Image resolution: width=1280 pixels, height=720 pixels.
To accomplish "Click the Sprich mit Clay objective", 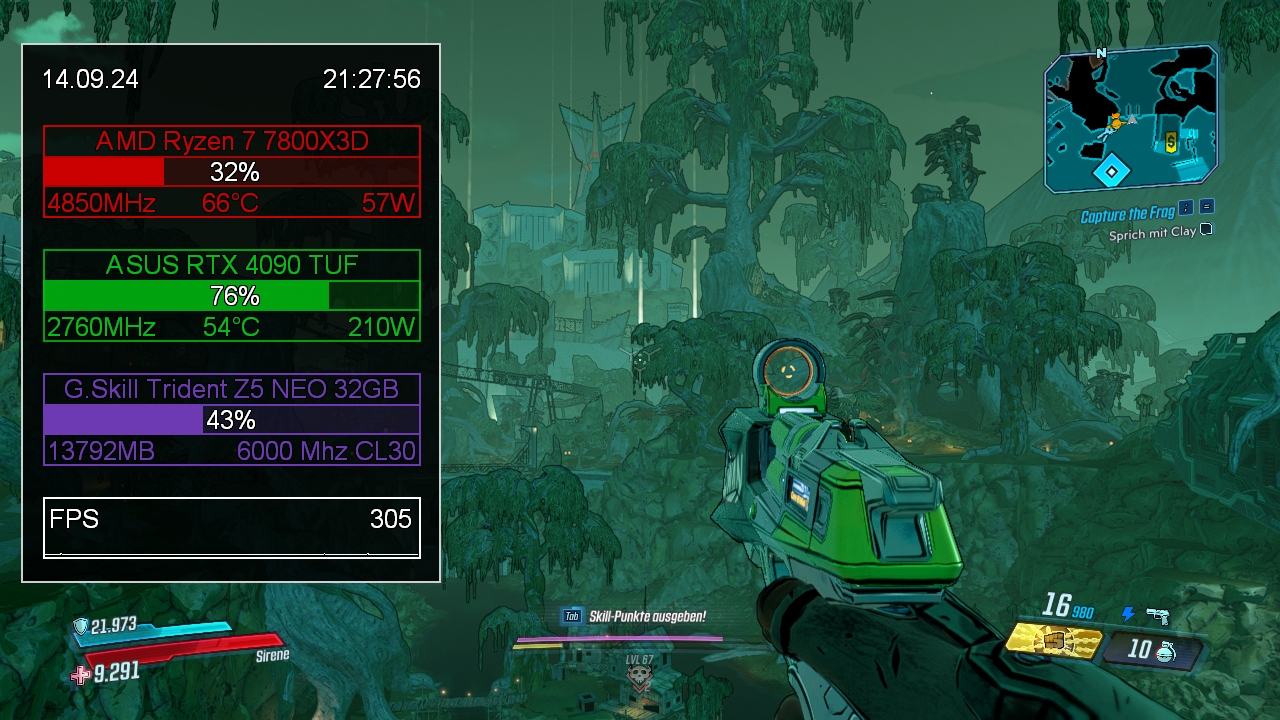I will click(x=1152, y=233).
